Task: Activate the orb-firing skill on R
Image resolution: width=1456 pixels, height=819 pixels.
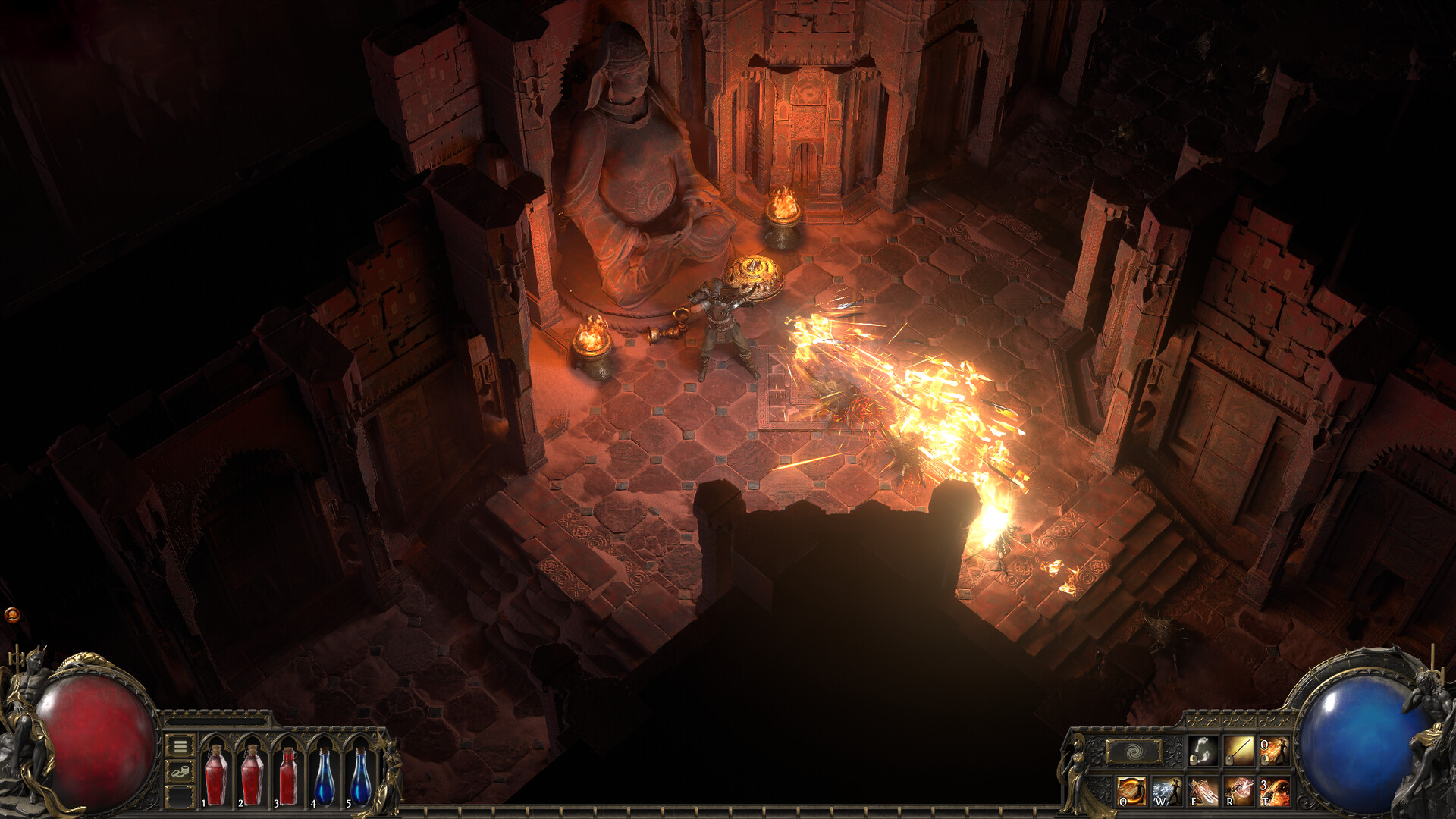Action: click(x=1241, y=792)
